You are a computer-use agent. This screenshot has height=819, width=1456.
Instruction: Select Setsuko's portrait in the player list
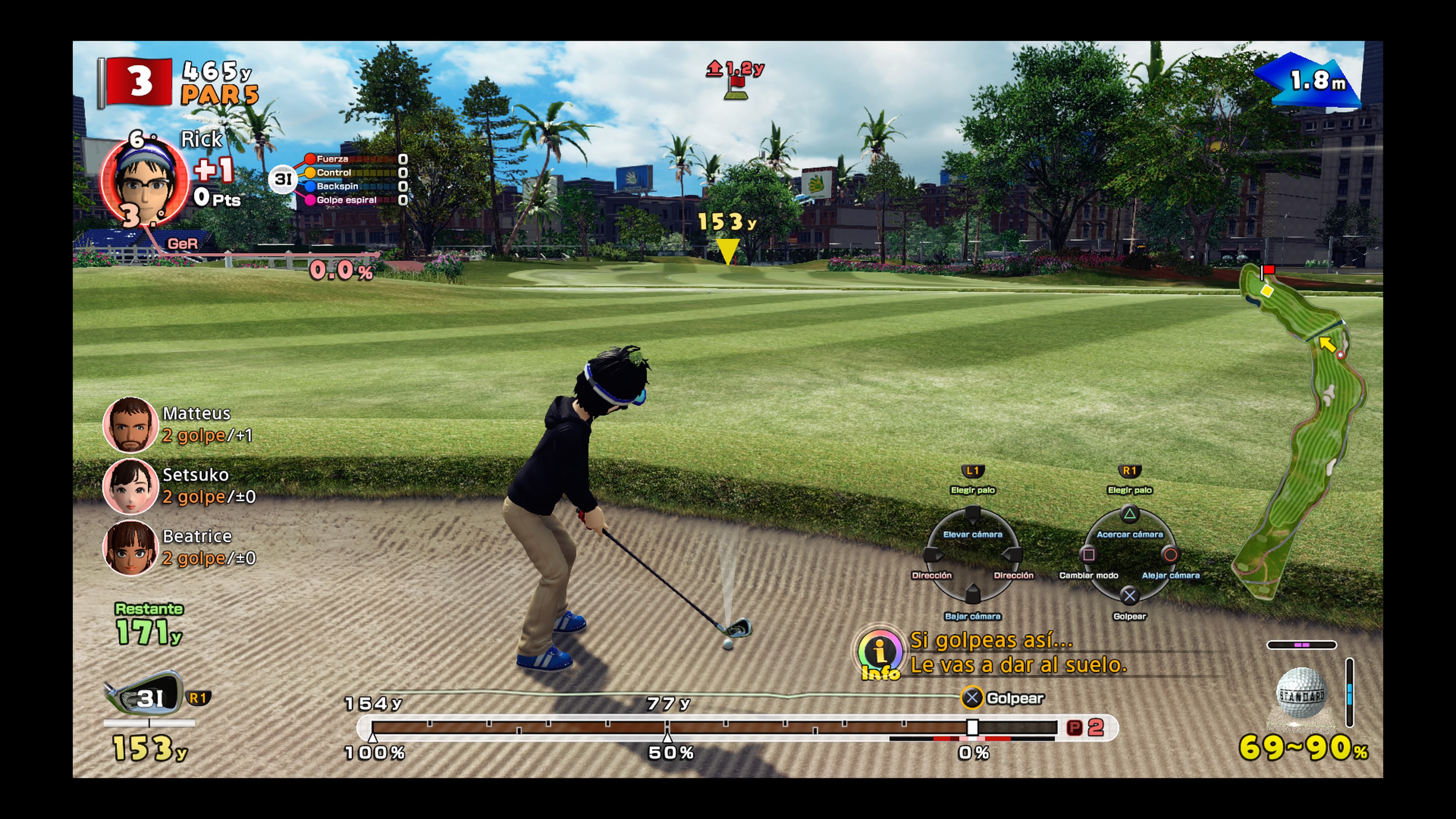click(130, 485)
